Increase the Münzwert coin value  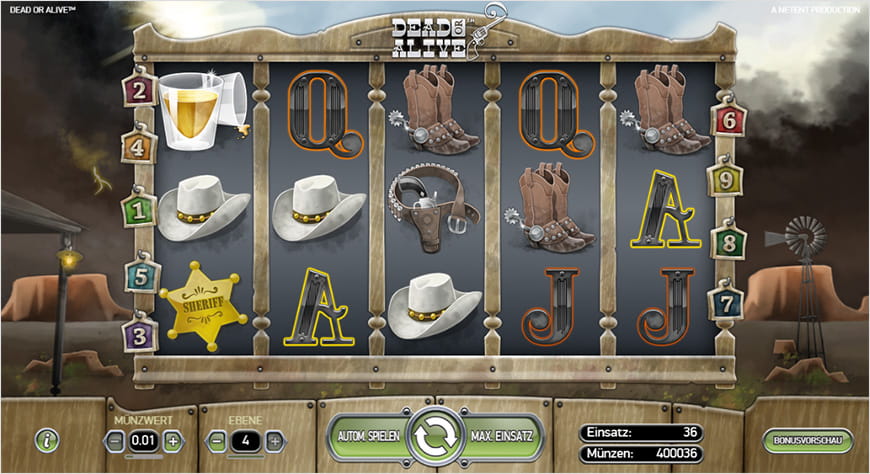pyautogui.click(x=173, y=440)
